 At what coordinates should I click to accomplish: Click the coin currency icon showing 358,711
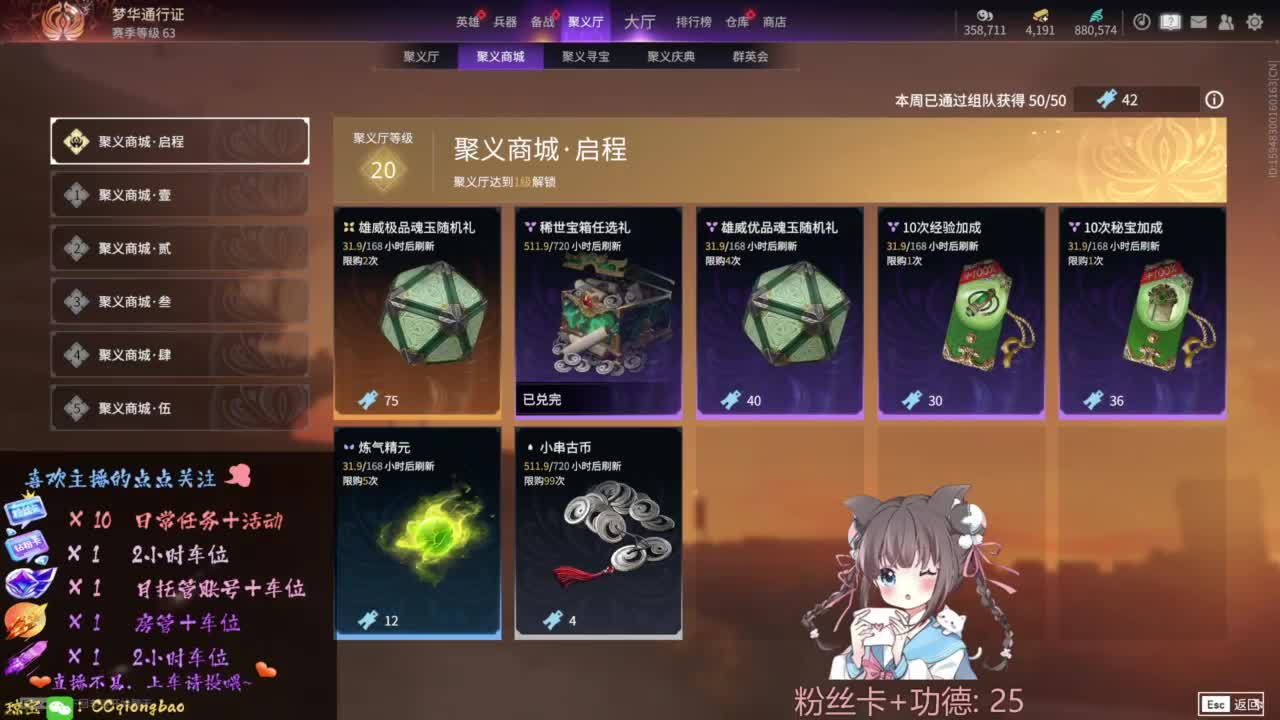(985, 17)
